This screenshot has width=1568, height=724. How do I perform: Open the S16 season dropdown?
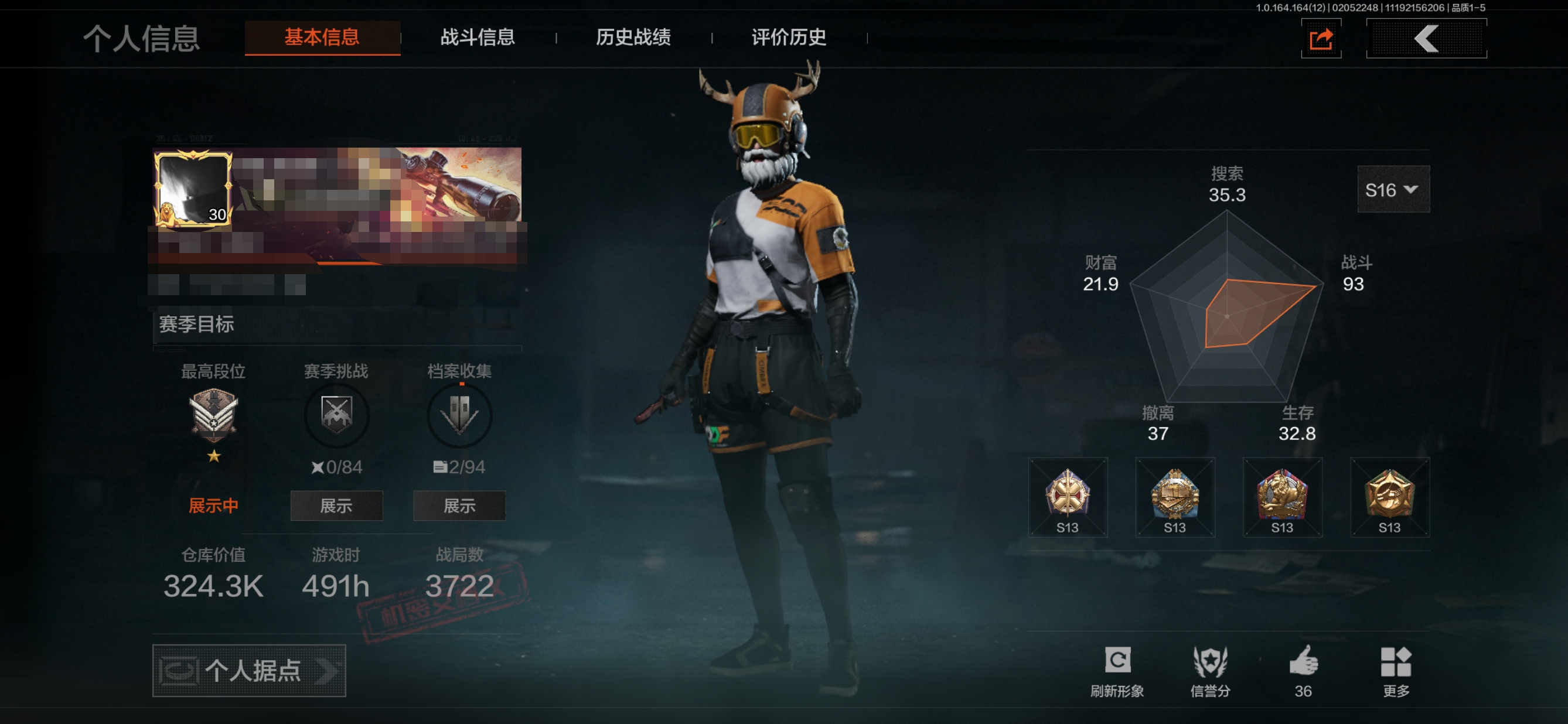point(1393,190)
